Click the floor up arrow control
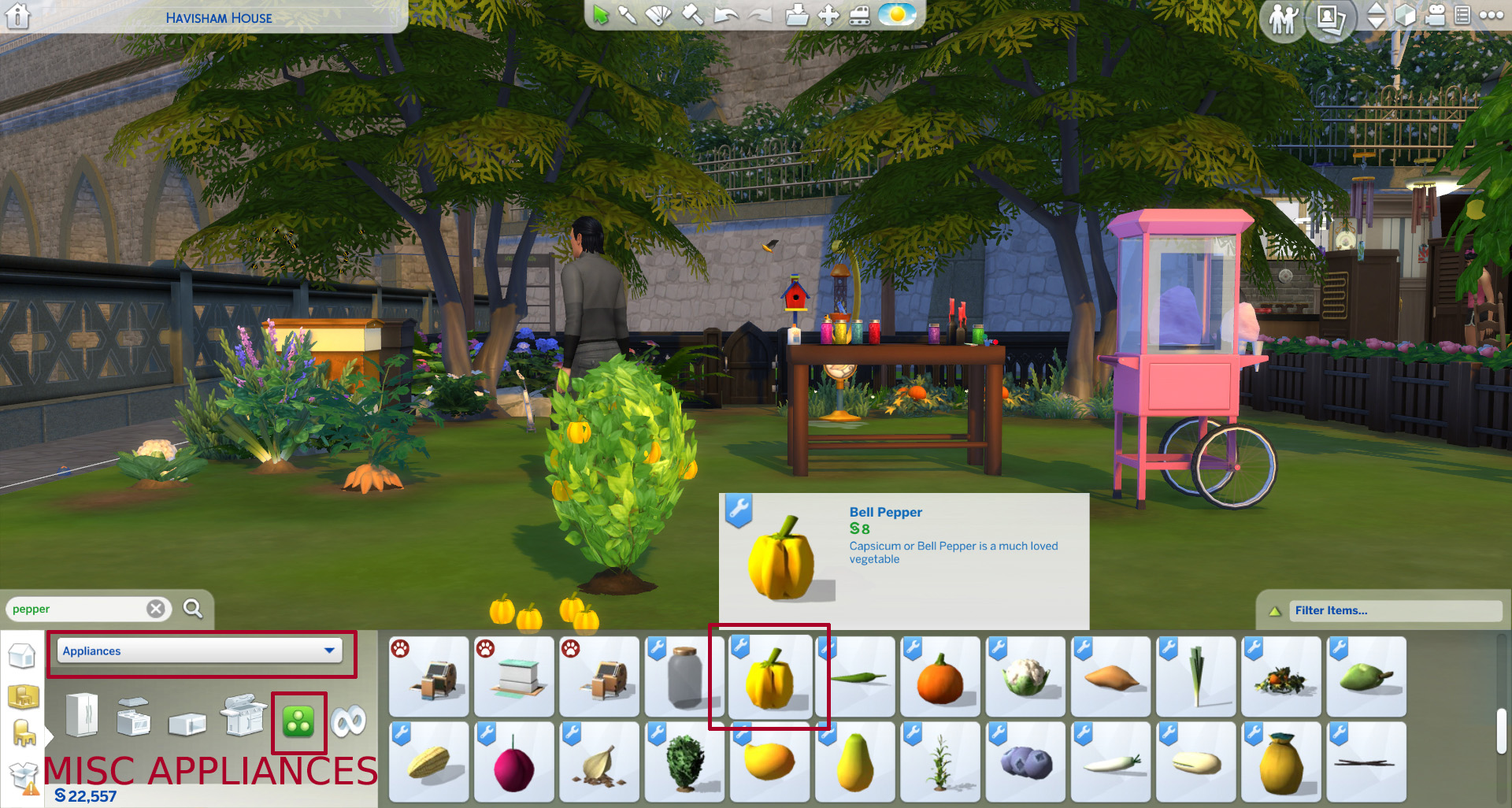The width and height of the screenshot is (1512, 808). click(x=1376, y=9)
